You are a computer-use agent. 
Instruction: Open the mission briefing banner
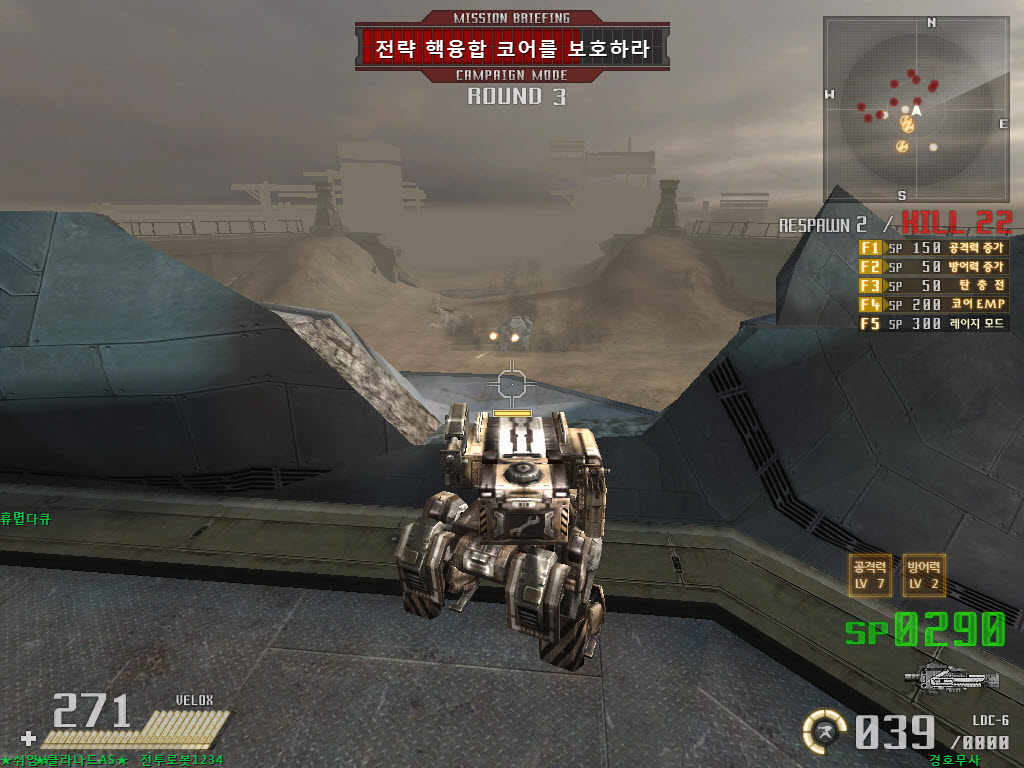point(511,47)
